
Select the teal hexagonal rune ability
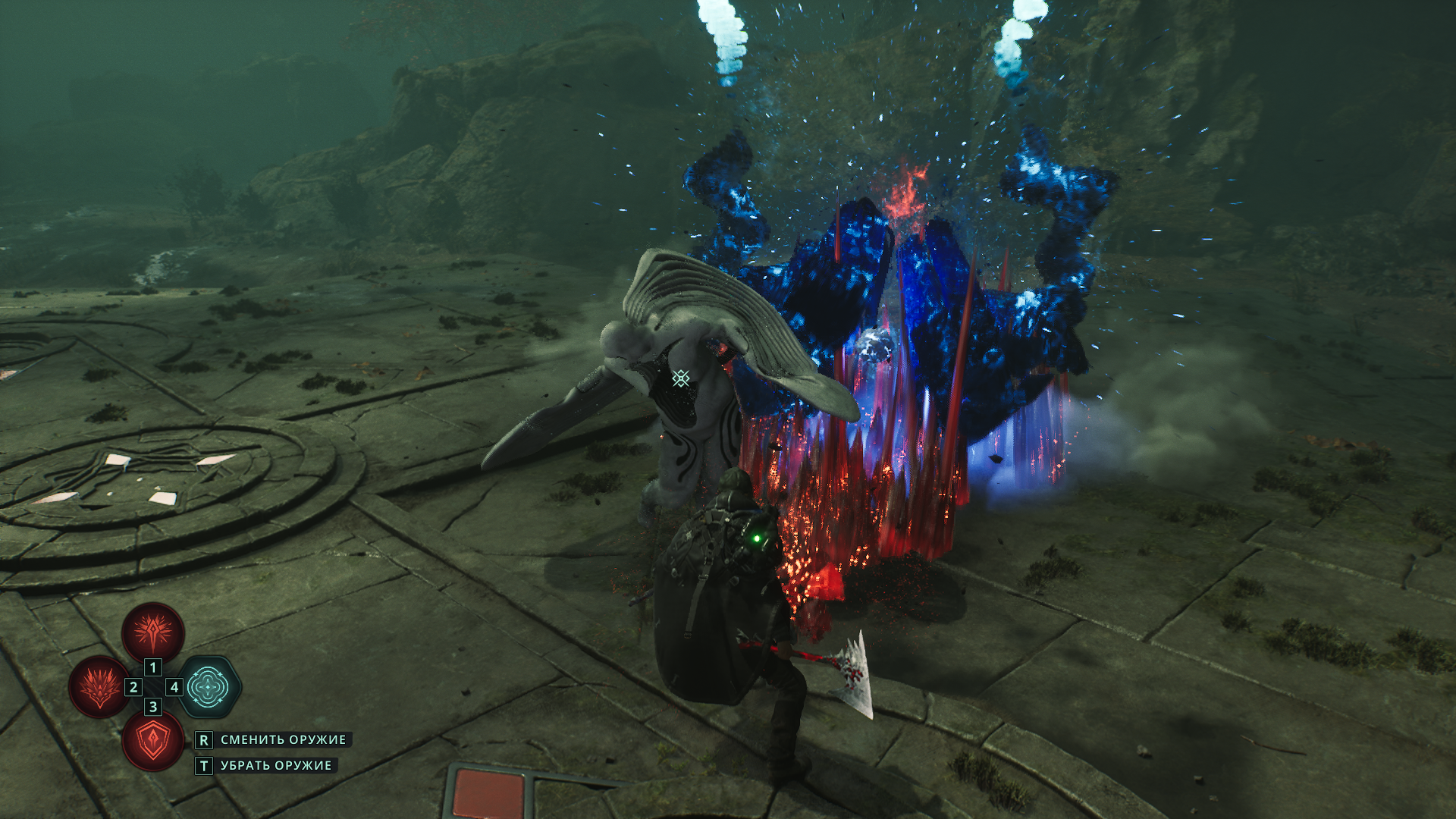click(209, 687)
